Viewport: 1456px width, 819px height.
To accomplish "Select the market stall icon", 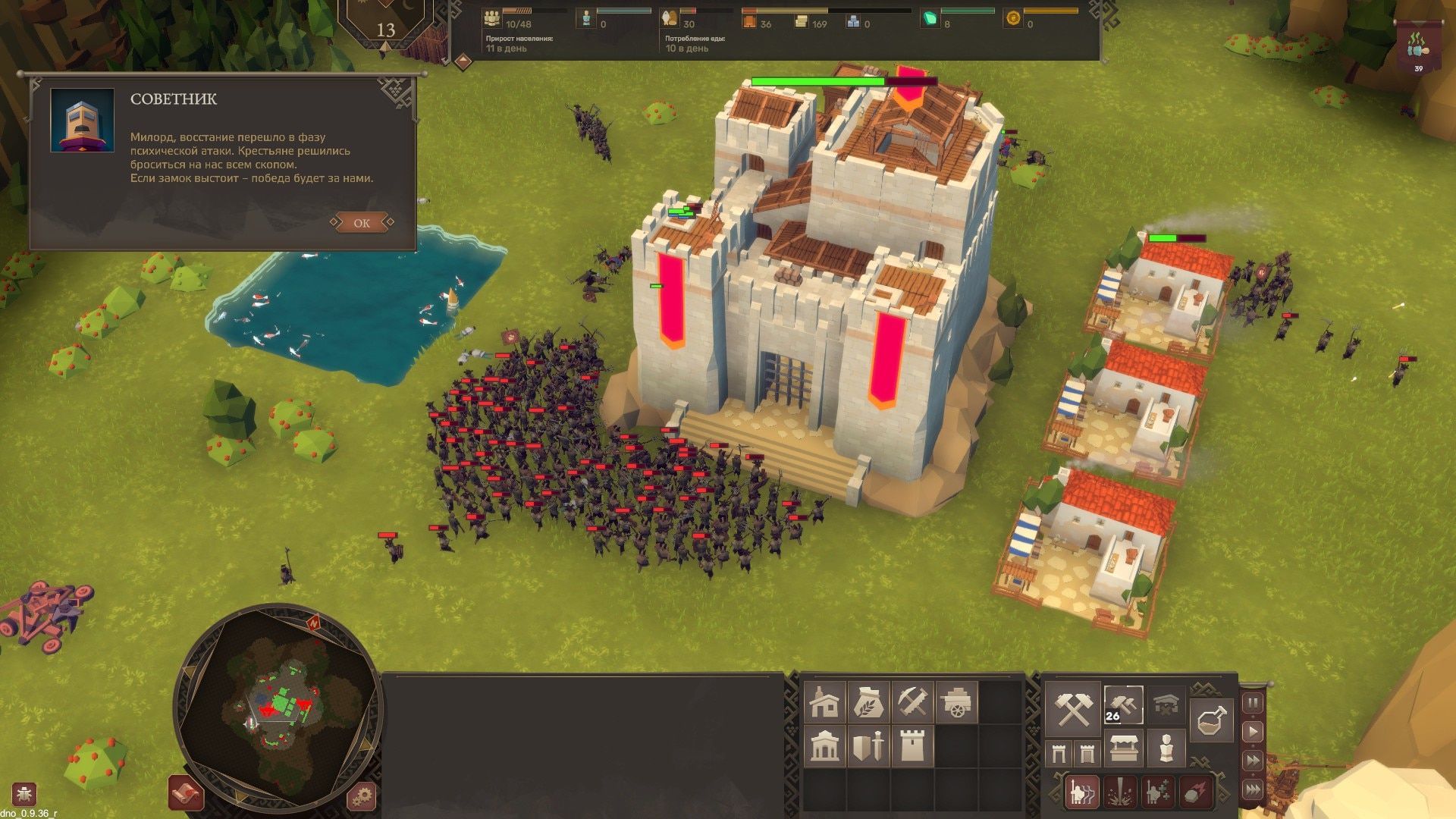I will coord(1124,749).
